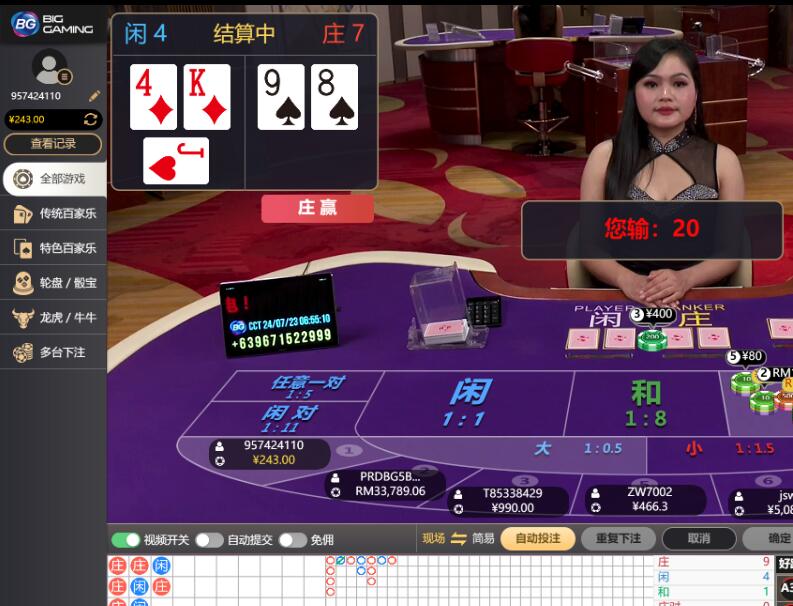Open the 轮盘 / 骰宝 games category
The width and height of the screenshot is (793, 606).
tap(52, 283)
